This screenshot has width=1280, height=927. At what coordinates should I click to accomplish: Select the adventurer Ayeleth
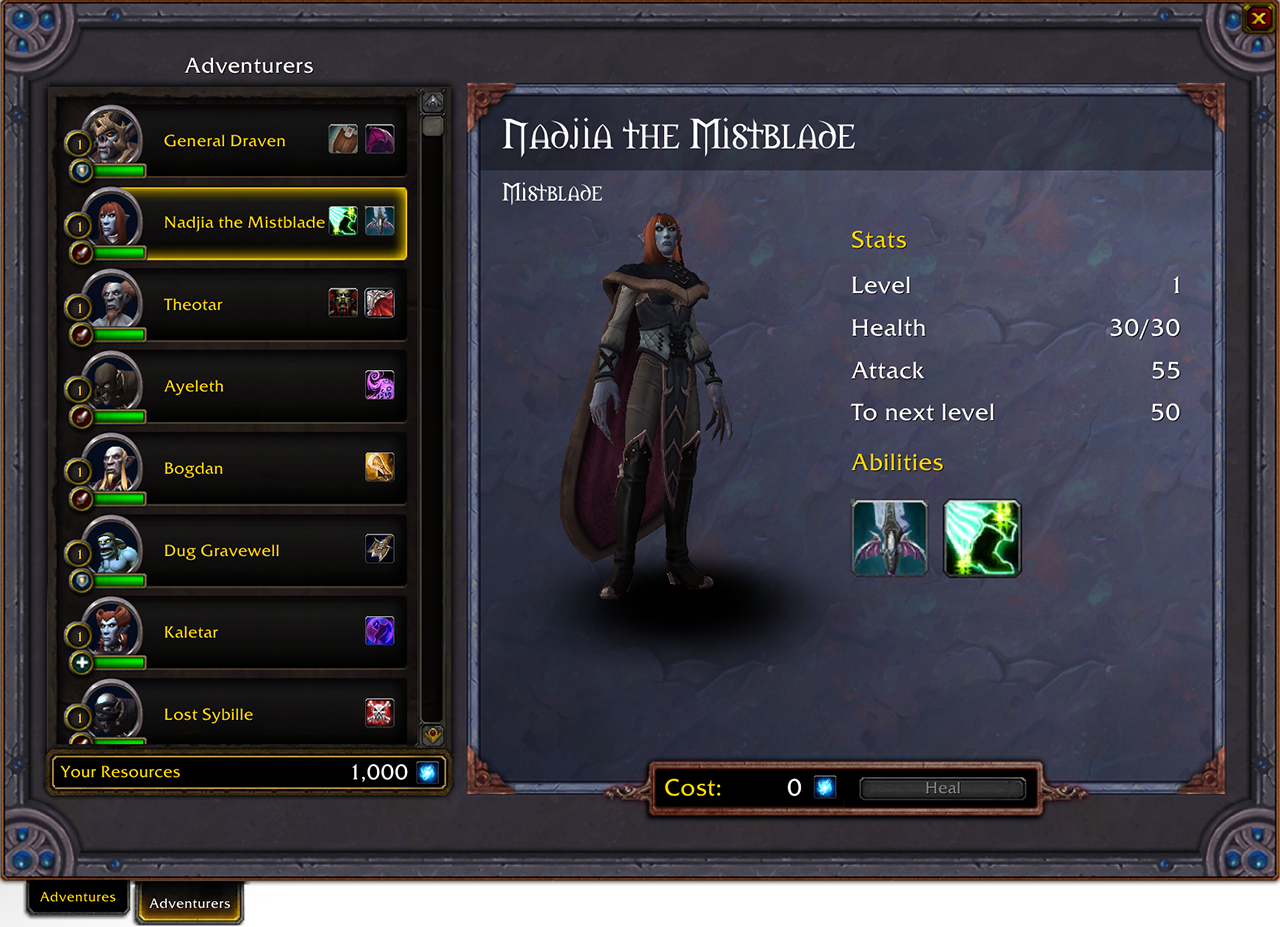coord(194,387)
